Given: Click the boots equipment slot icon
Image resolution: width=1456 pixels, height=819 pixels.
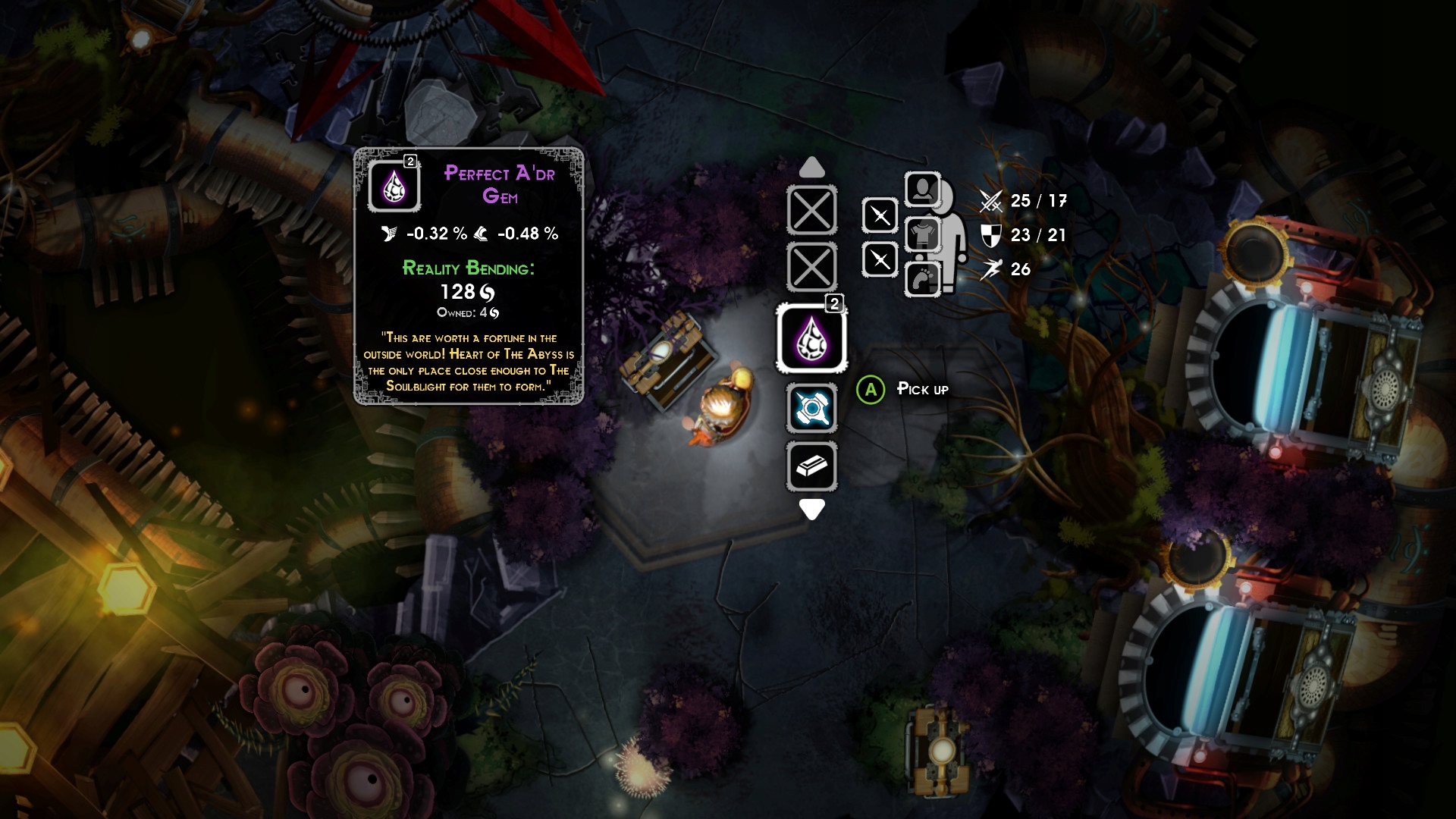Looking at the screenshot, I should click(x=922, y=280).
